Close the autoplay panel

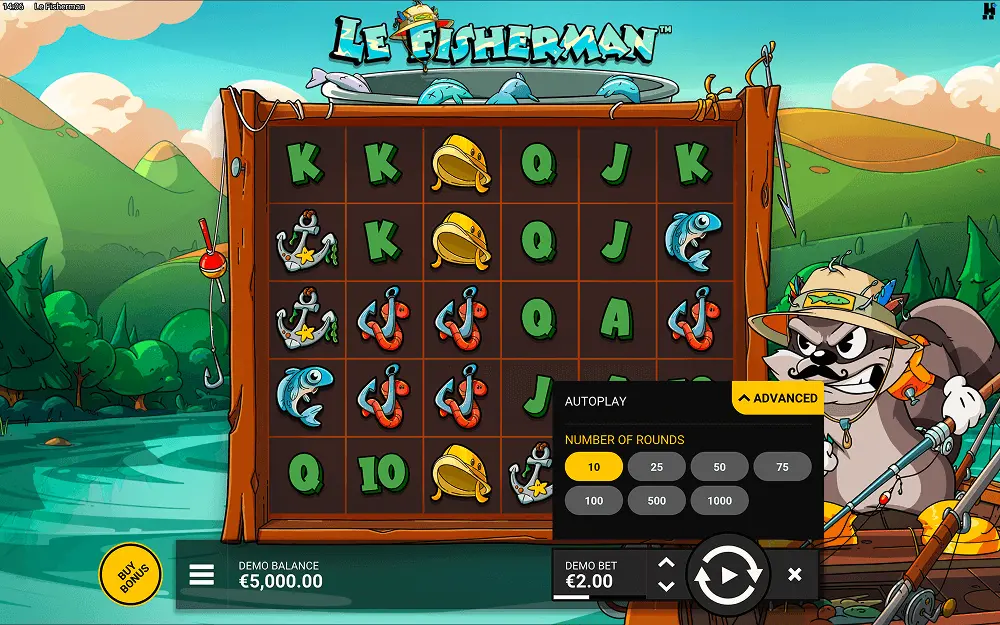(x=795, y=575)
